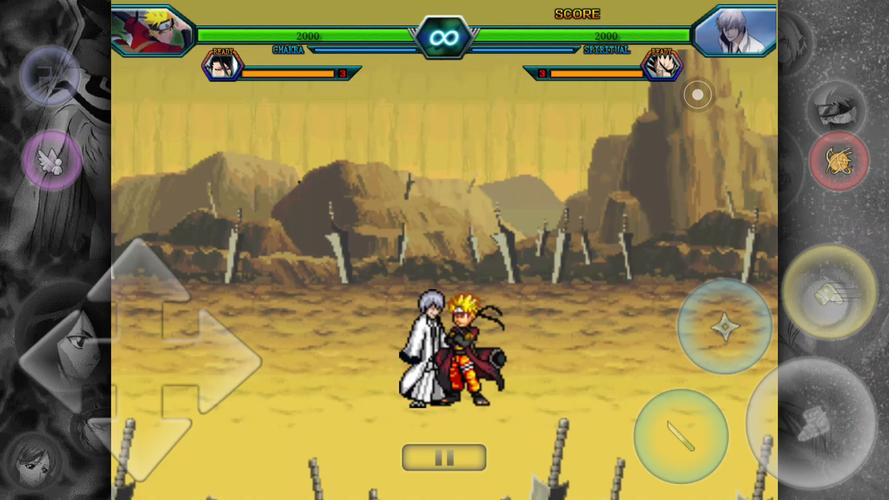This screenshot has width=889, height=500.
Task: Activate the red orb special ability
Action: pos(838,161)
